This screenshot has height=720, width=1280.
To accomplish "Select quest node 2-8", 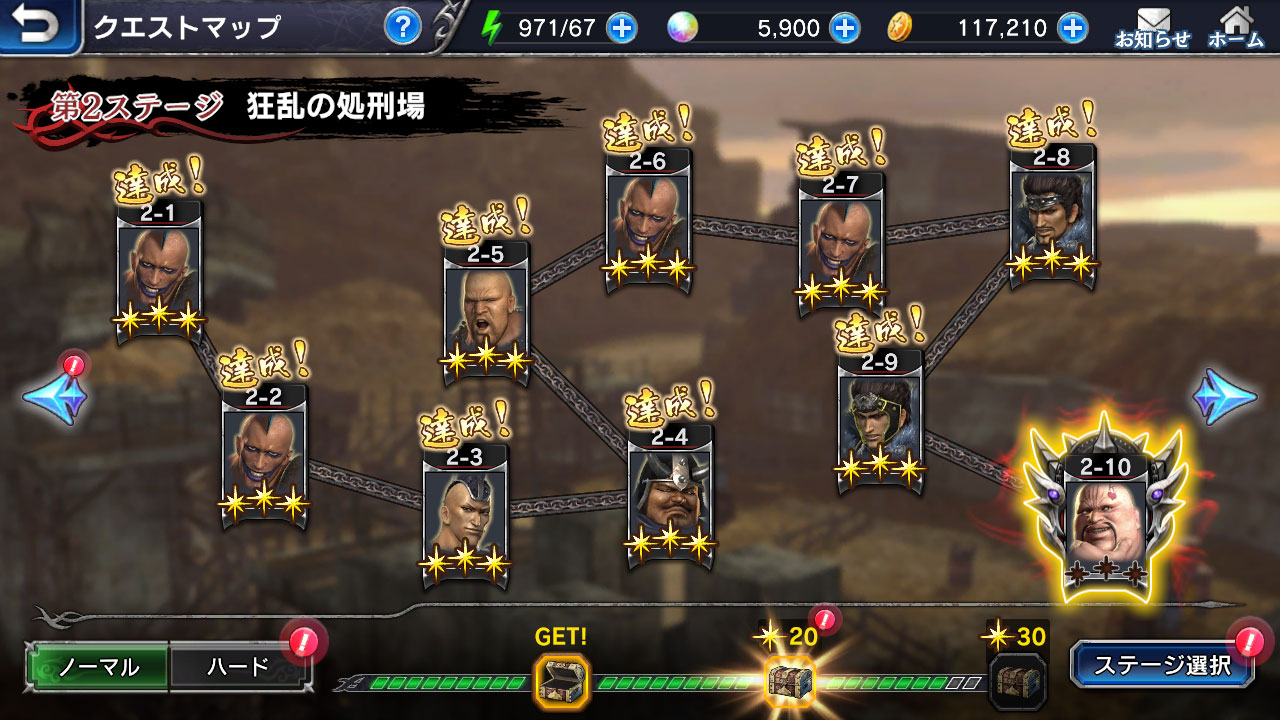I will click(1052, 216).
